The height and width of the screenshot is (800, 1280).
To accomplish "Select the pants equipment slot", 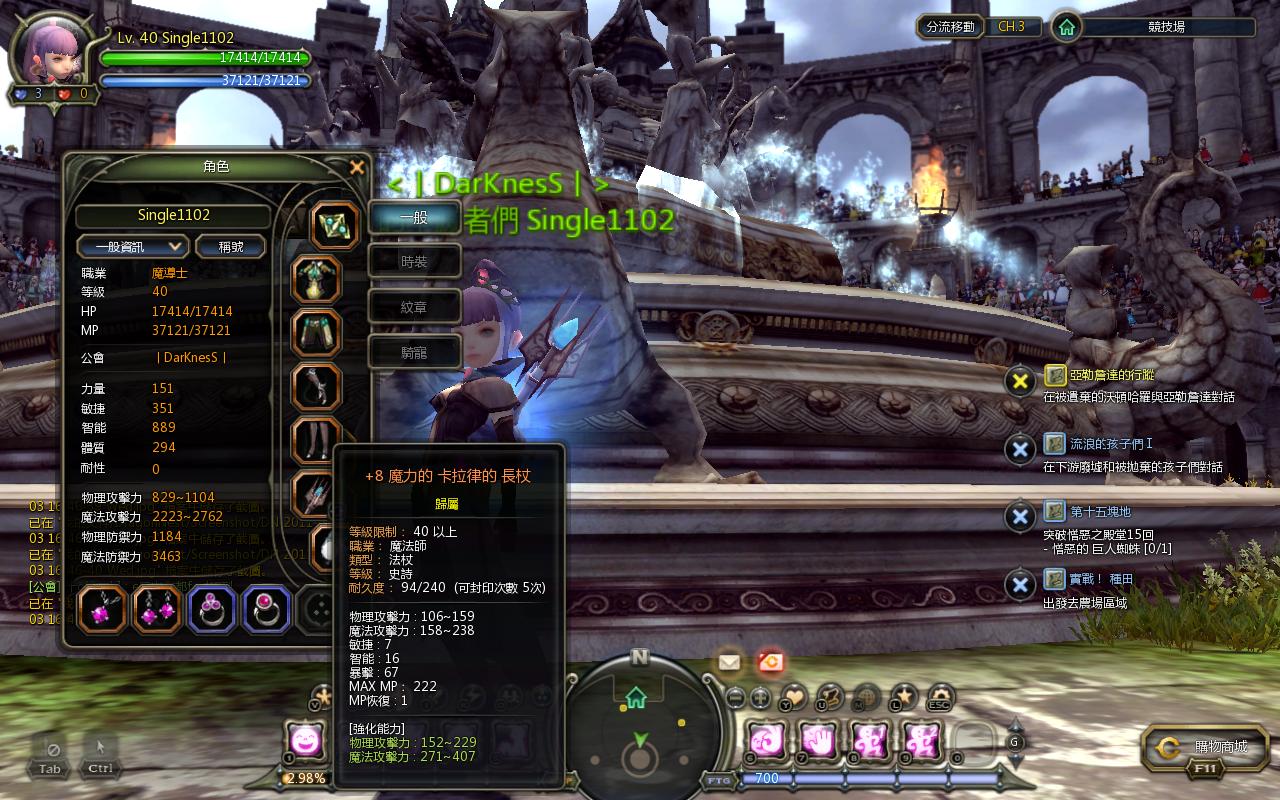I will click(317, 333).
